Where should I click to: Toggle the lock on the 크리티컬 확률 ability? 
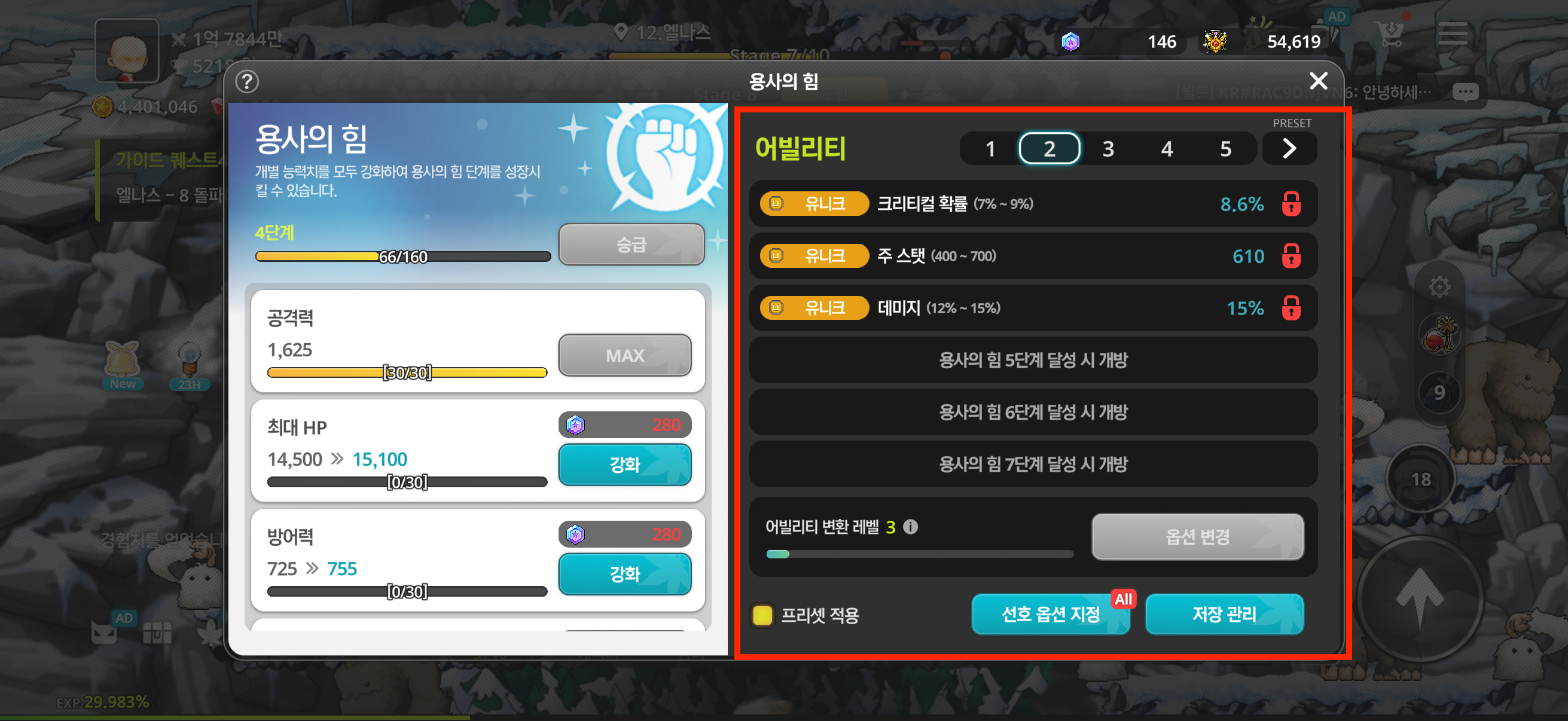pyautogui.click(x=1291, y=204)
